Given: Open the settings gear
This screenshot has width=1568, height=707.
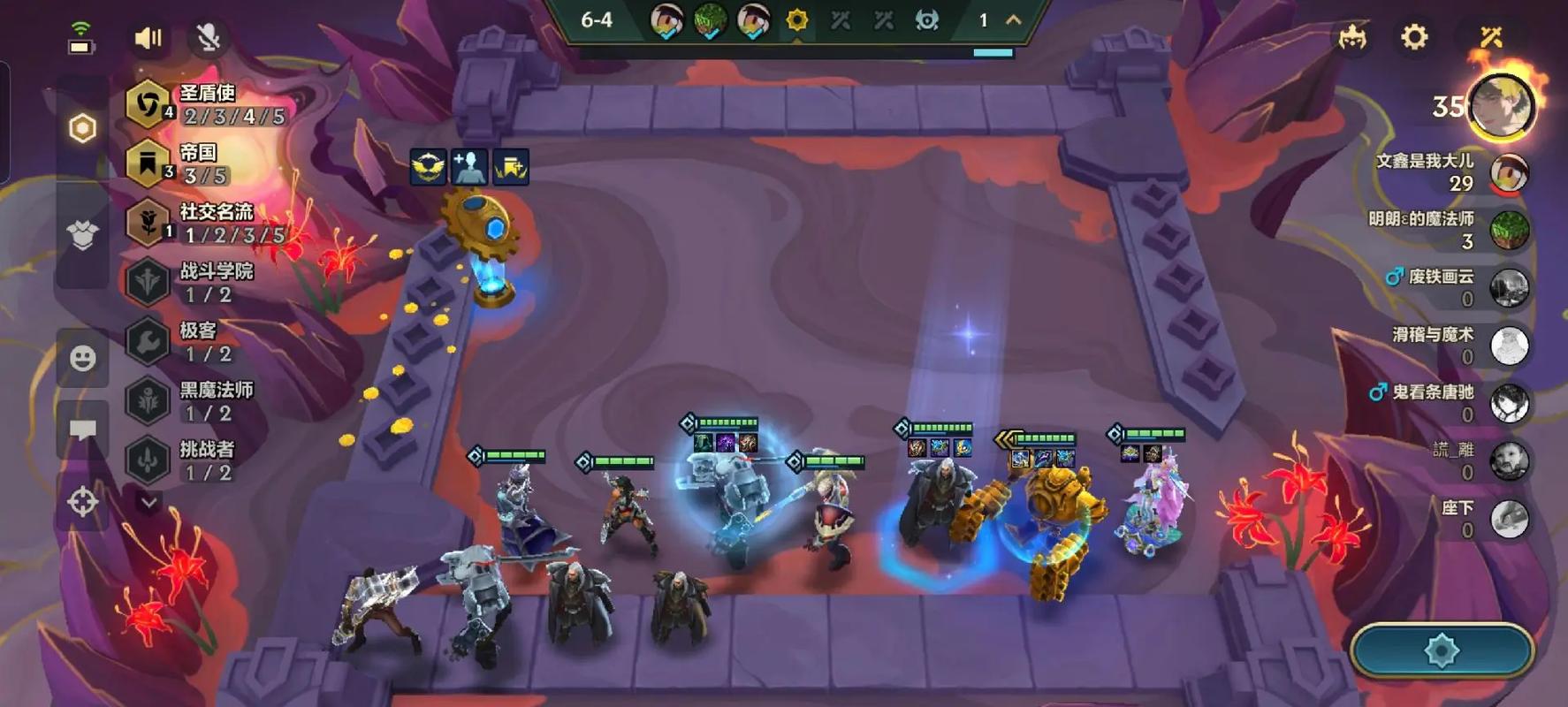Looking at the screenshot, I should 1414,37.
